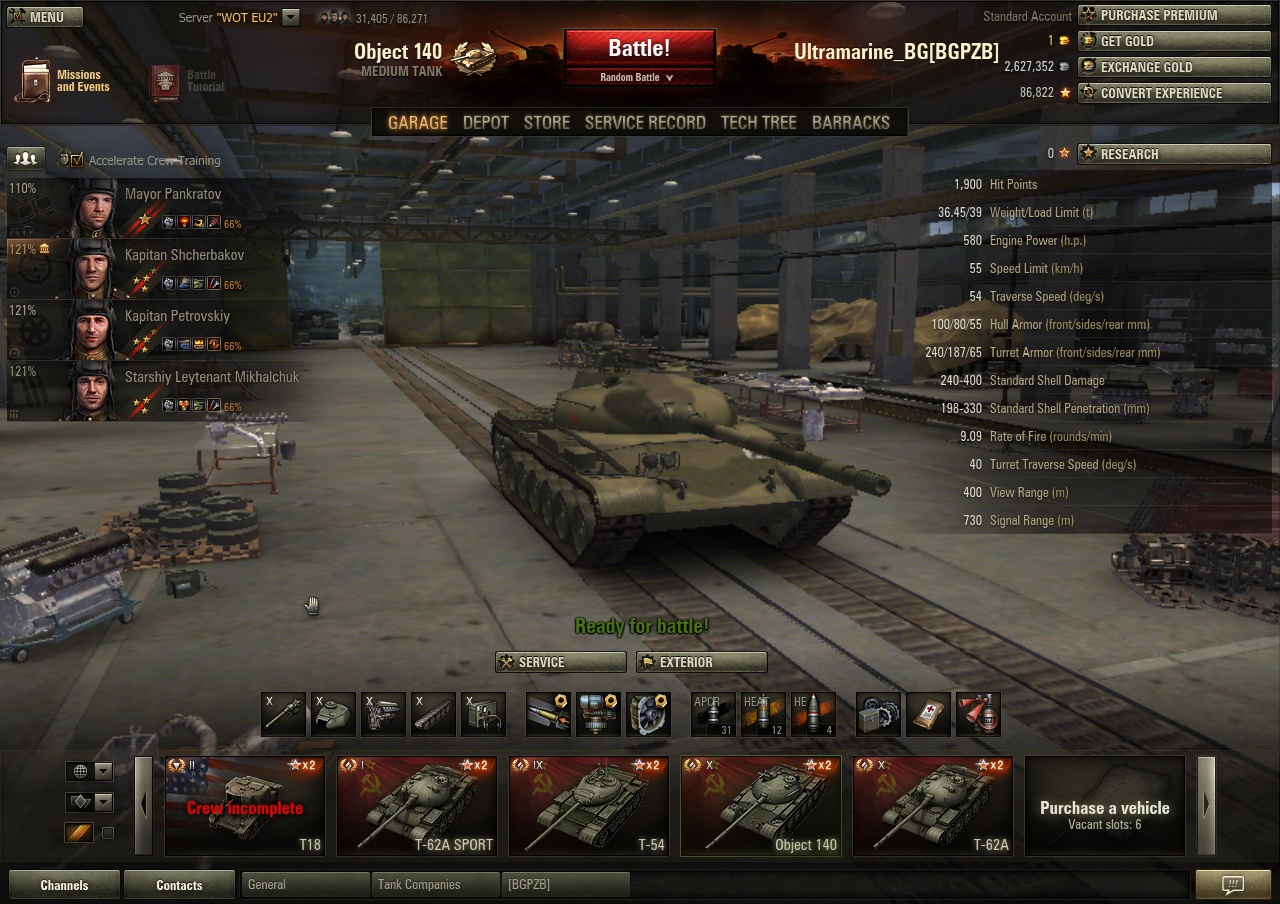Open the Research button
1280x904 pixels.
click(x=1173, y=154)
